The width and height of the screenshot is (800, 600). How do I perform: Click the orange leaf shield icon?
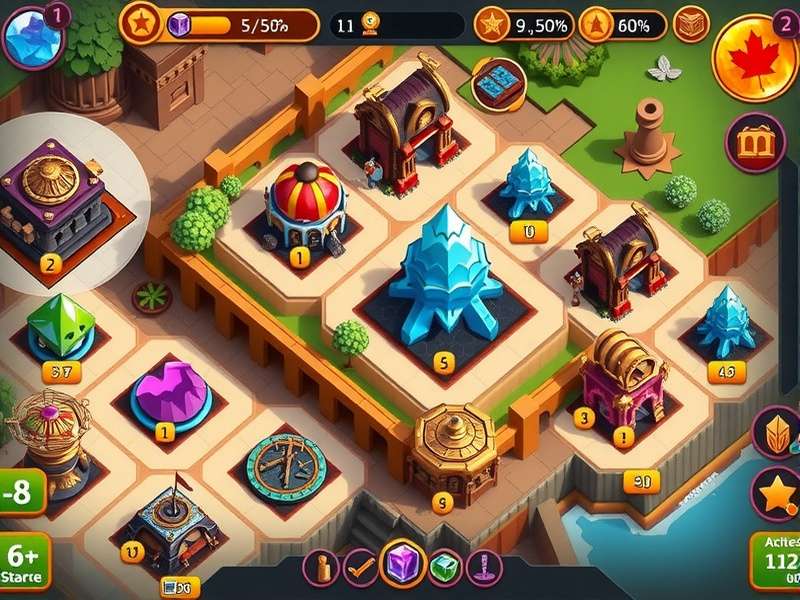[776, 432]
